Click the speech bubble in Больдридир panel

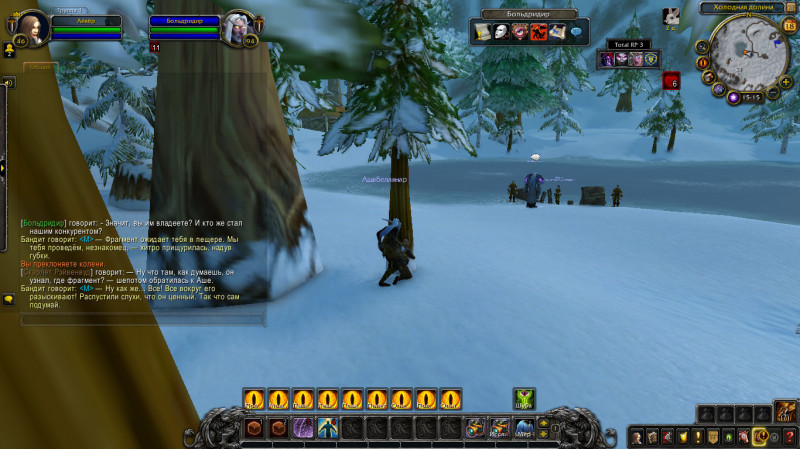point(576,32)
